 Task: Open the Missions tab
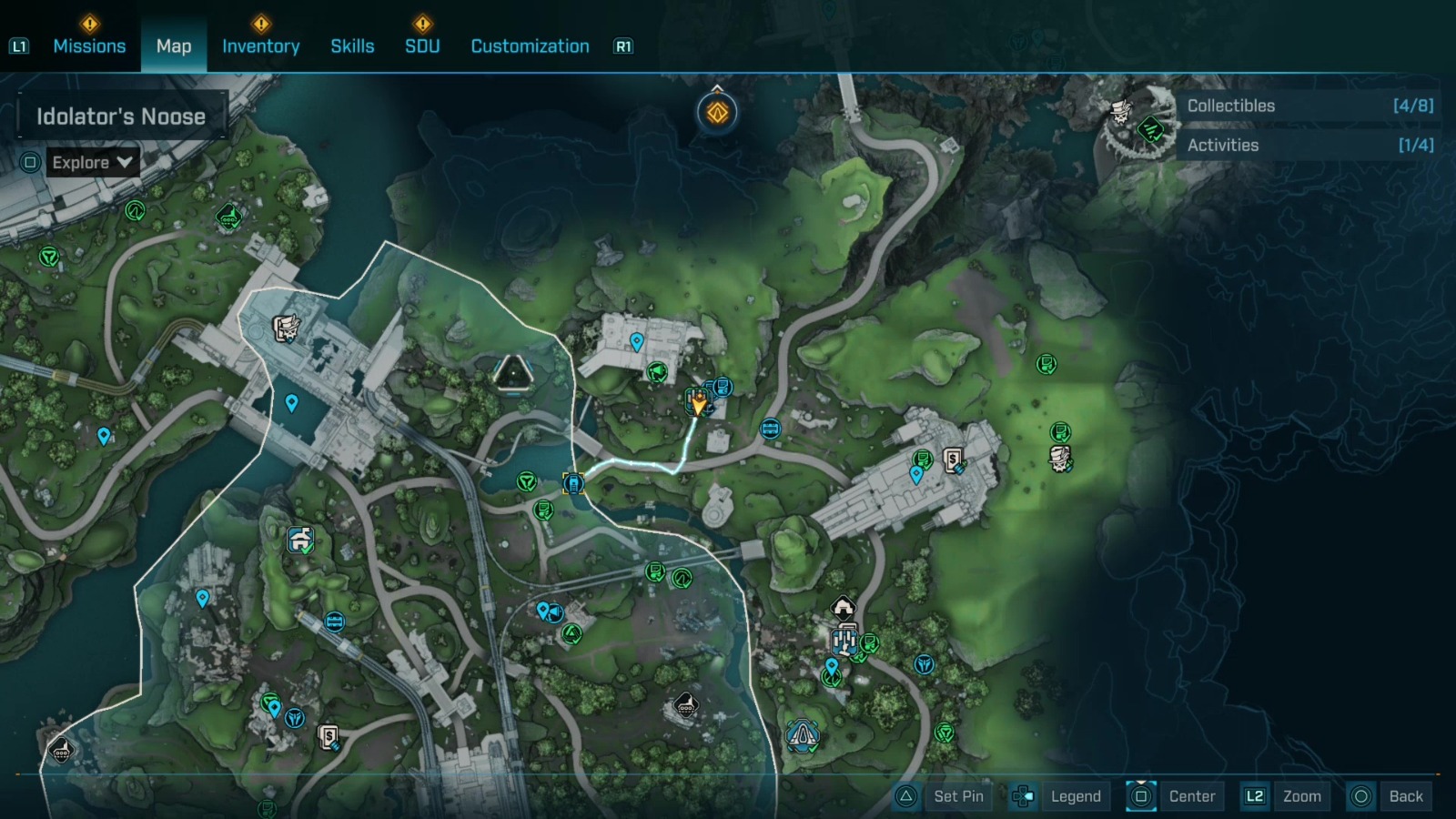tap(89, 46)
